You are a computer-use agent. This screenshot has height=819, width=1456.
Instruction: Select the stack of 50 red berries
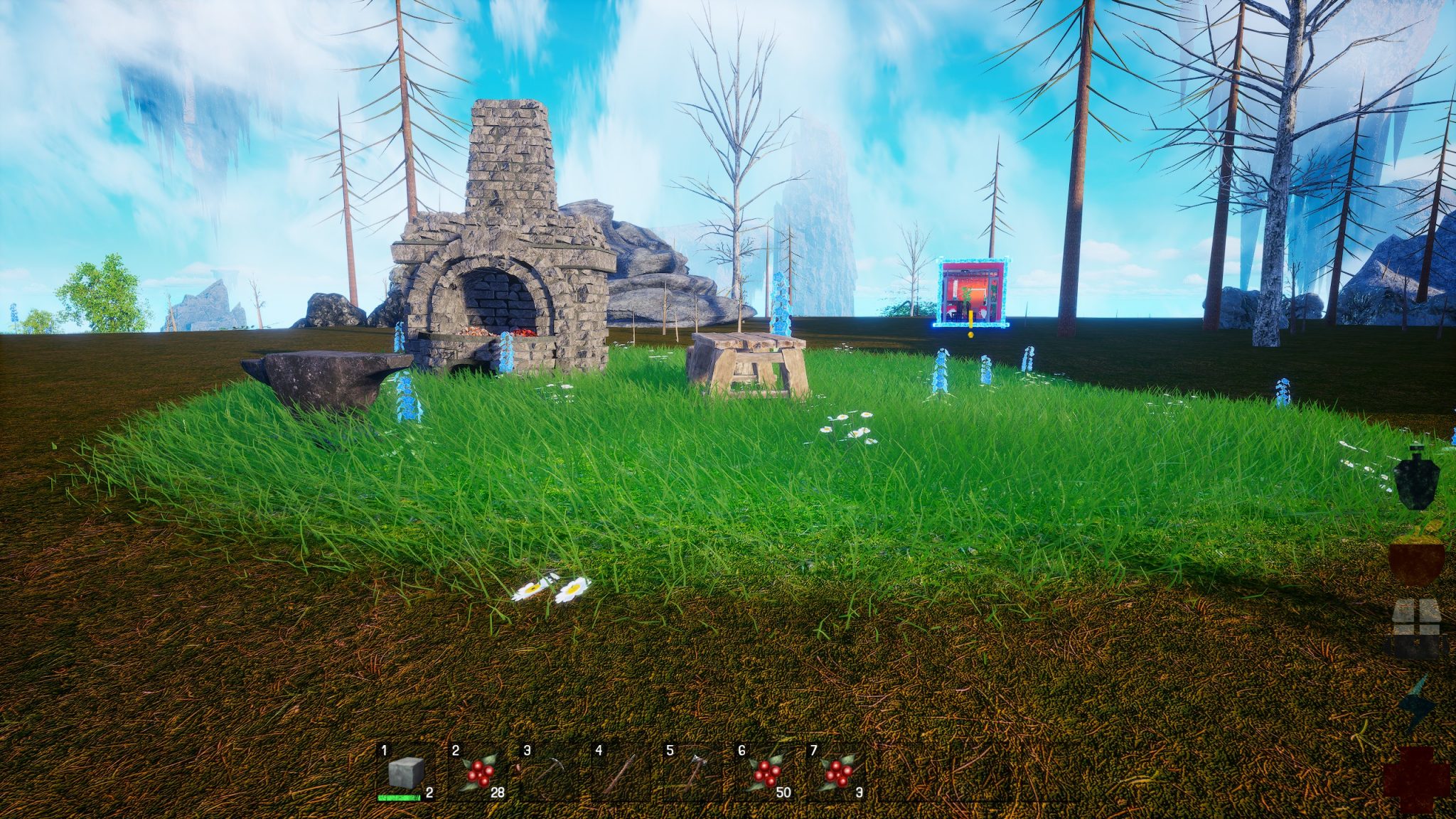(x=766, y=773)
